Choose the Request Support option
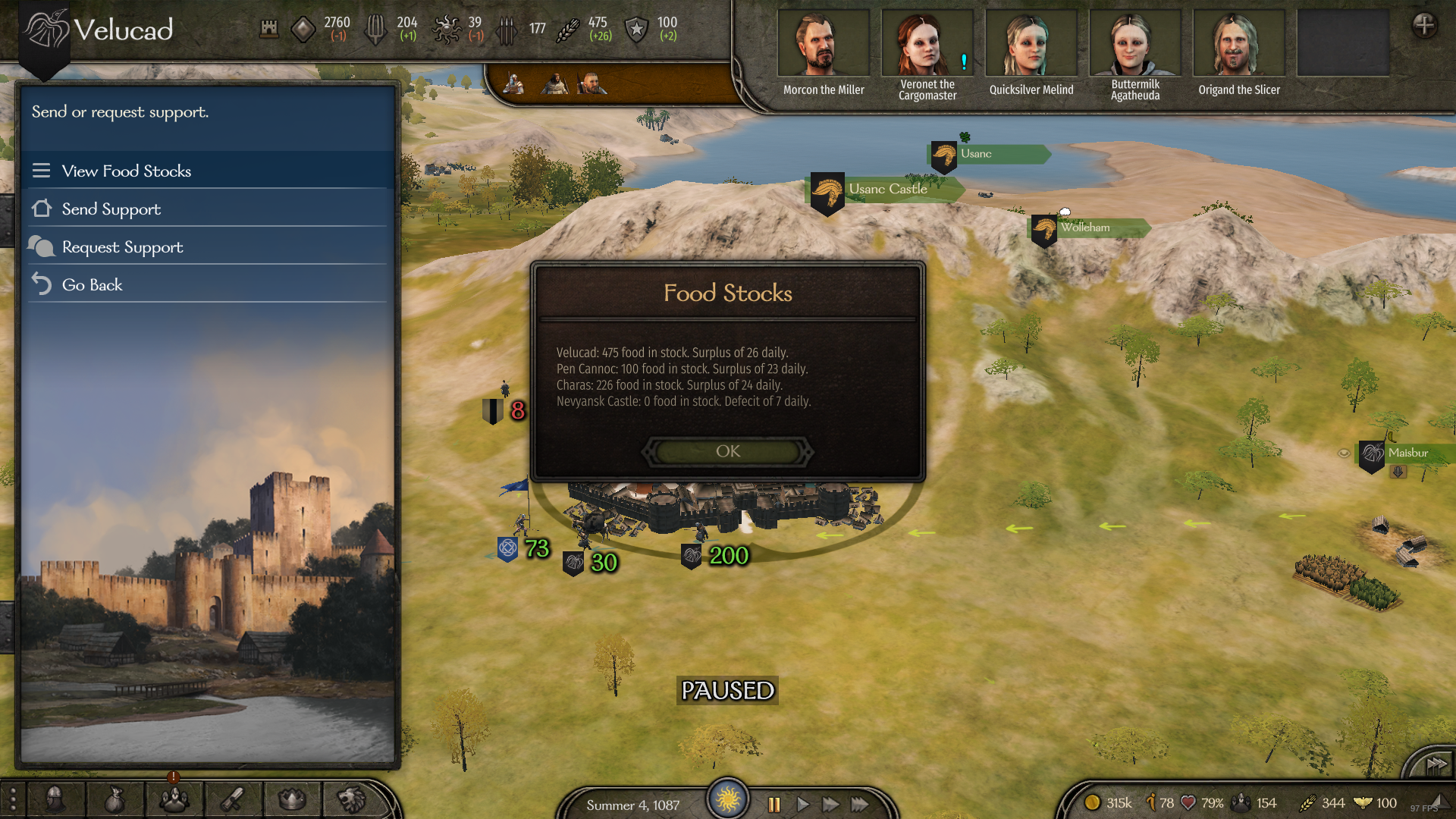Viewport: 1456px width, 819px height. [122, 246]
